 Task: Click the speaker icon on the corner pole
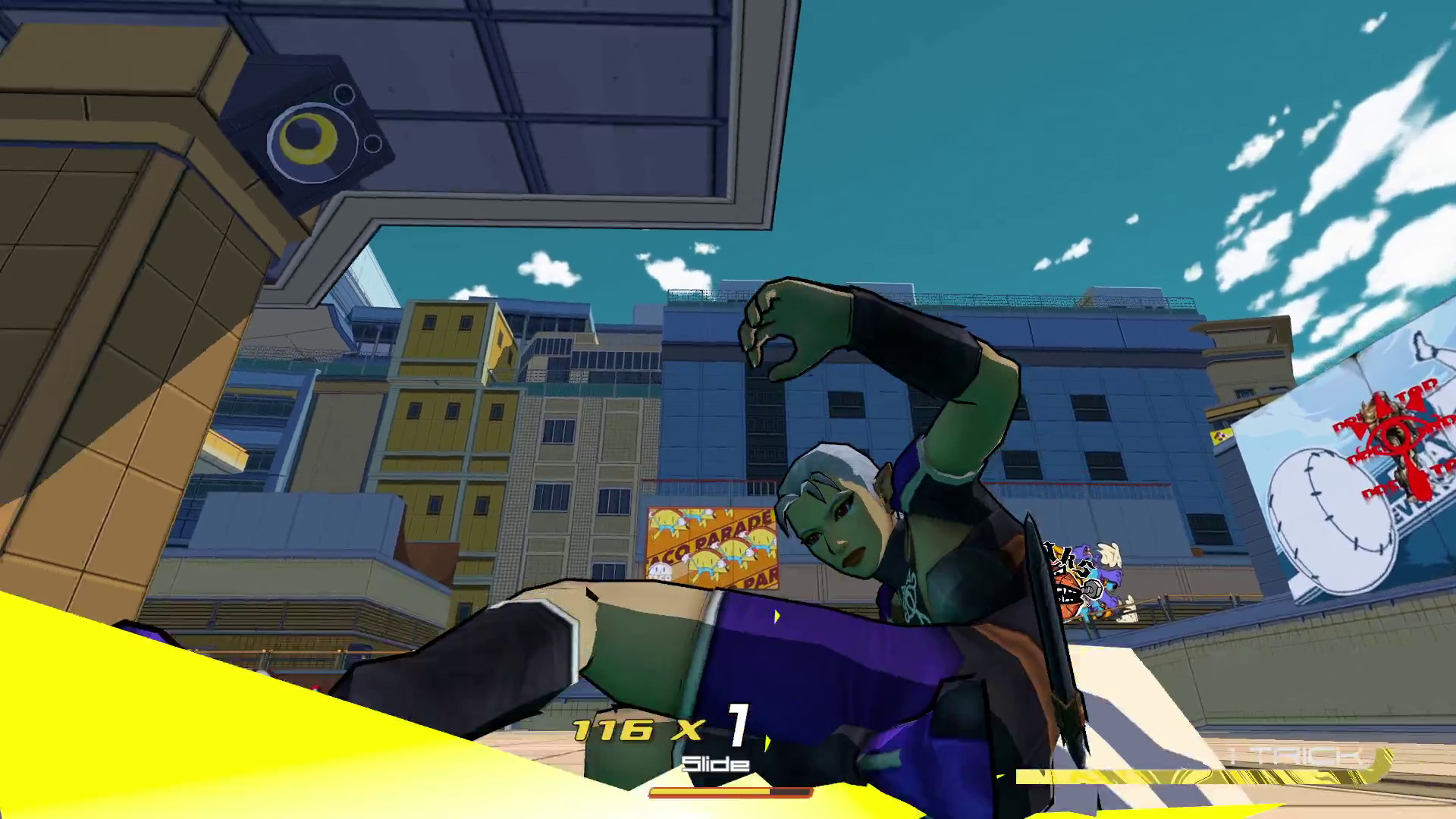pos(311,140)
